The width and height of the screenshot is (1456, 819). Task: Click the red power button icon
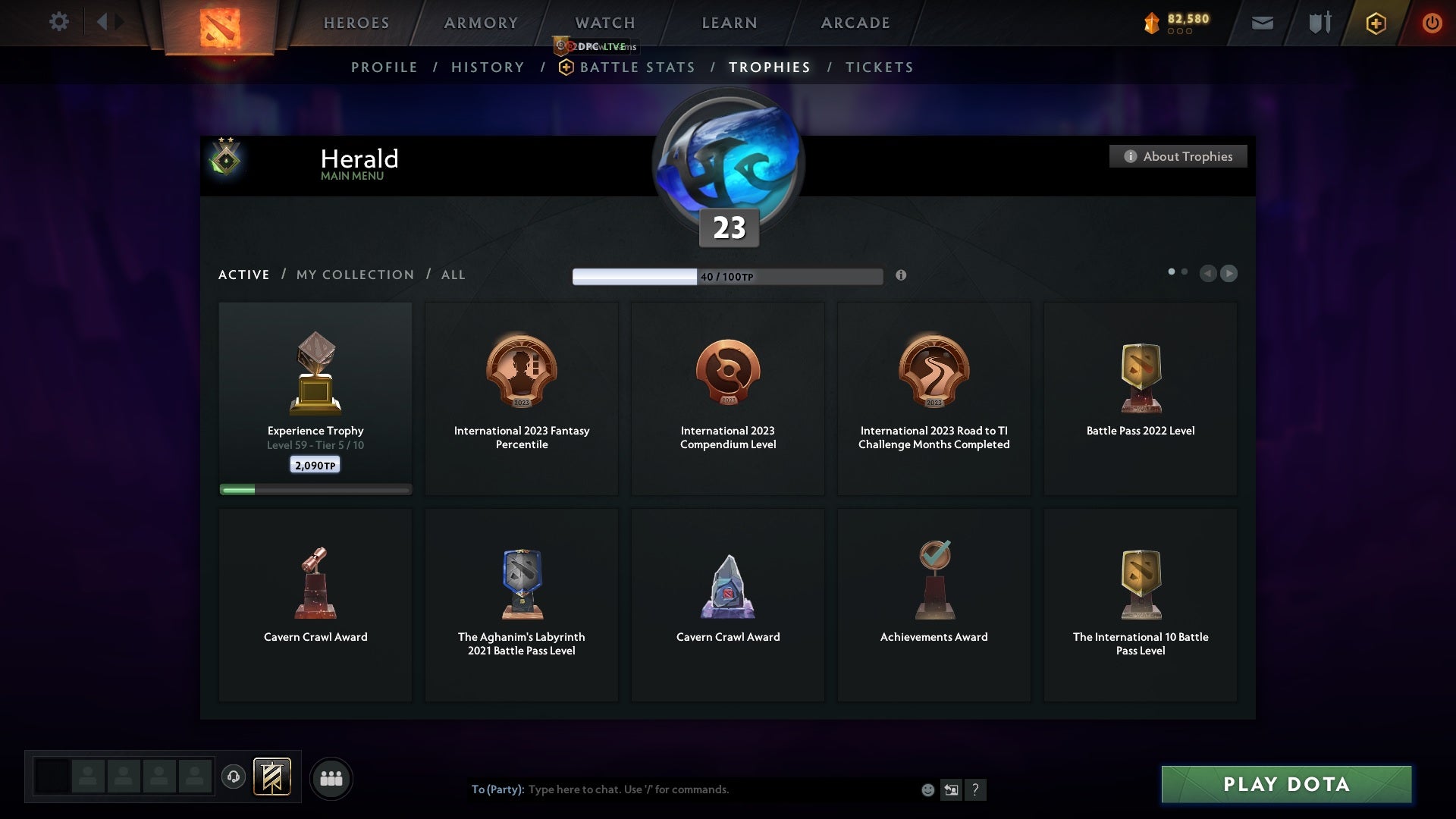[x=1432, y=23]
